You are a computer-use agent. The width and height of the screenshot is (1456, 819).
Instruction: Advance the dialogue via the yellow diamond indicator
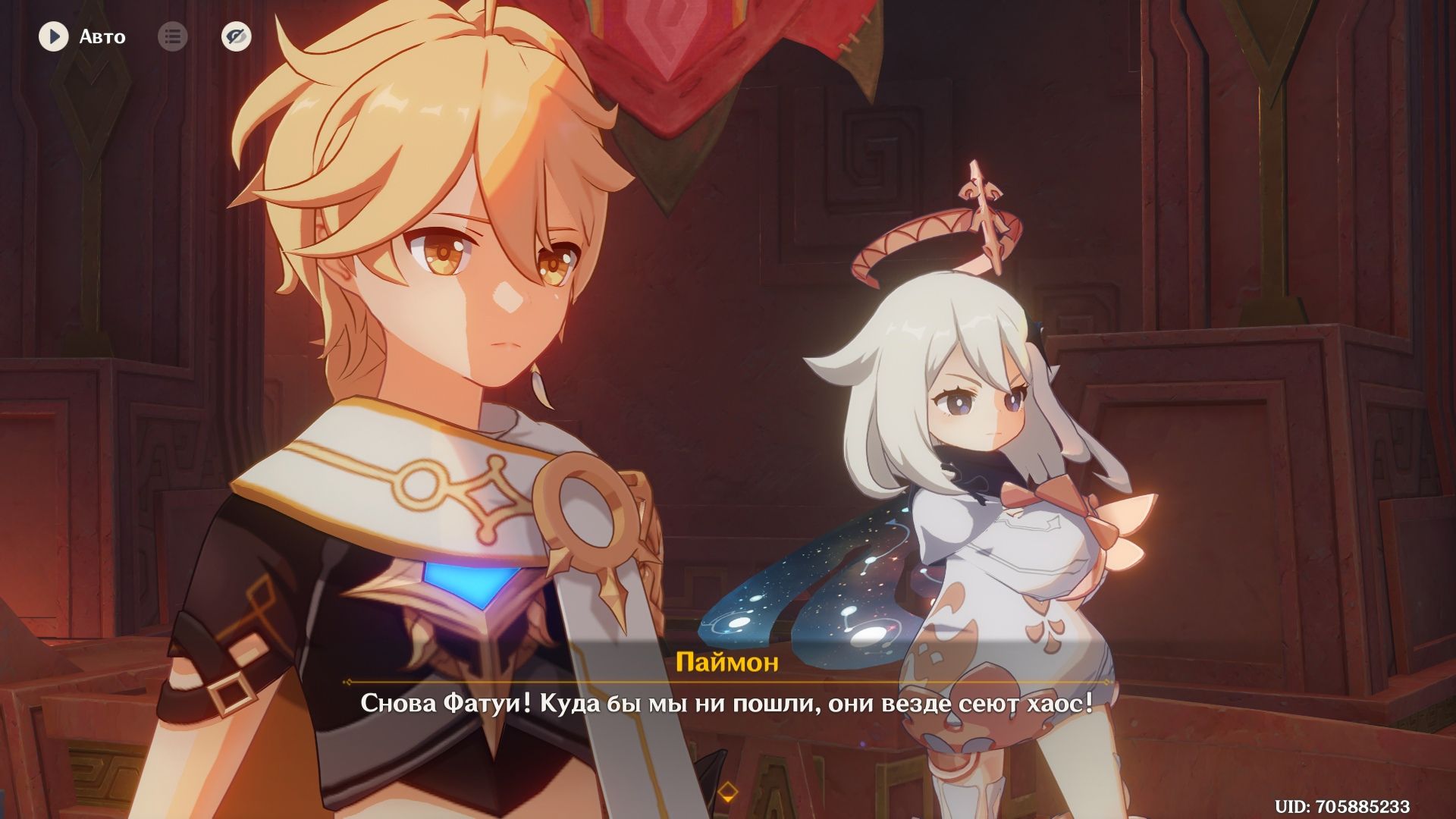click(x=727, y=793)
